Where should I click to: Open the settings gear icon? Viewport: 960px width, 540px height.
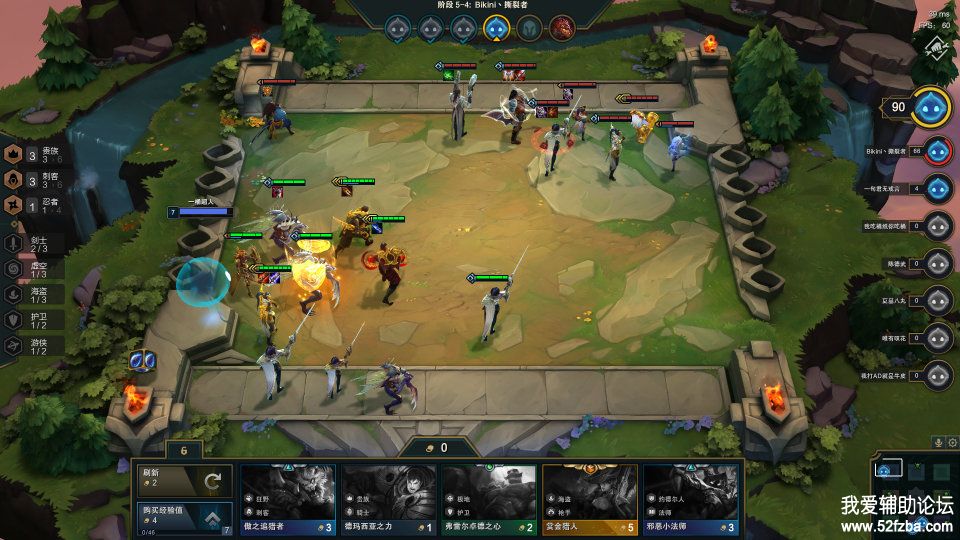pyautogui.click(x=952, y=442)
